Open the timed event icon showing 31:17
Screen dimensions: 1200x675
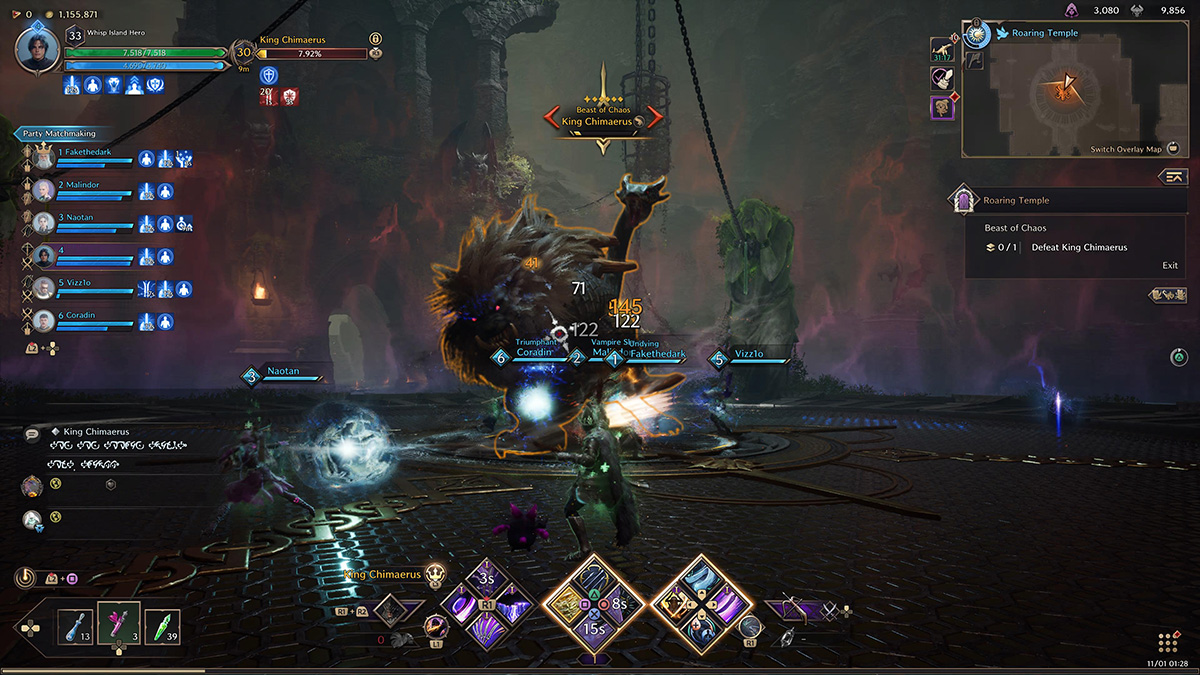[941, 50]
